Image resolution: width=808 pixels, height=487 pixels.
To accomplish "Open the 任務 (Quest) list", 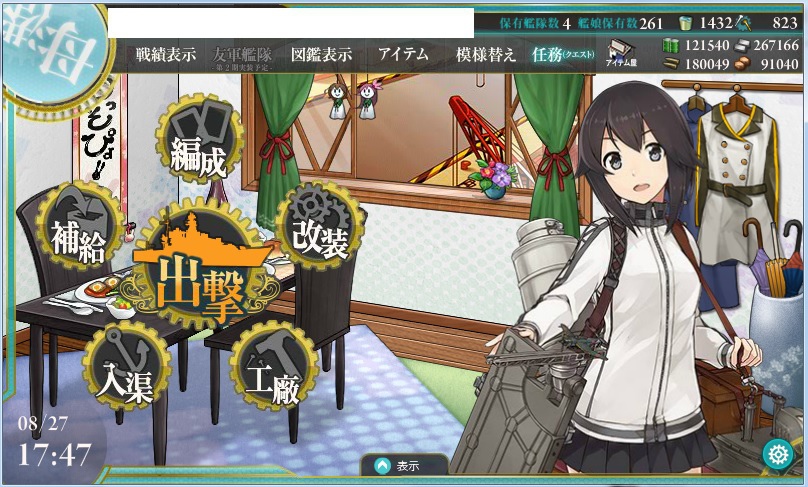I will tap(560, 55).
